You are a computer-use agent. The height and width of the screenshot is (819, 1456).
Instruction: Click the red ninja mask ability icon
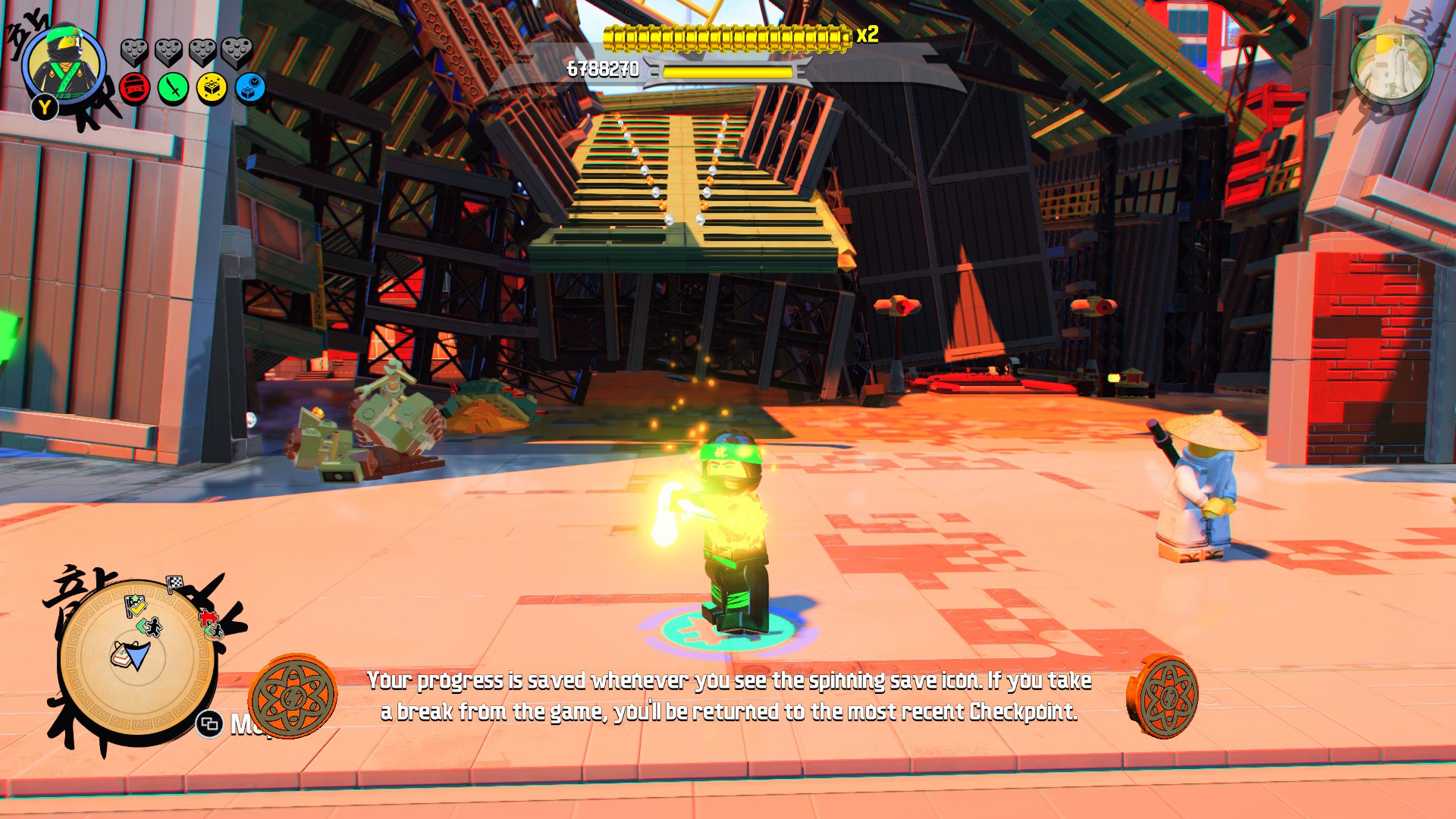click(134, 89)
